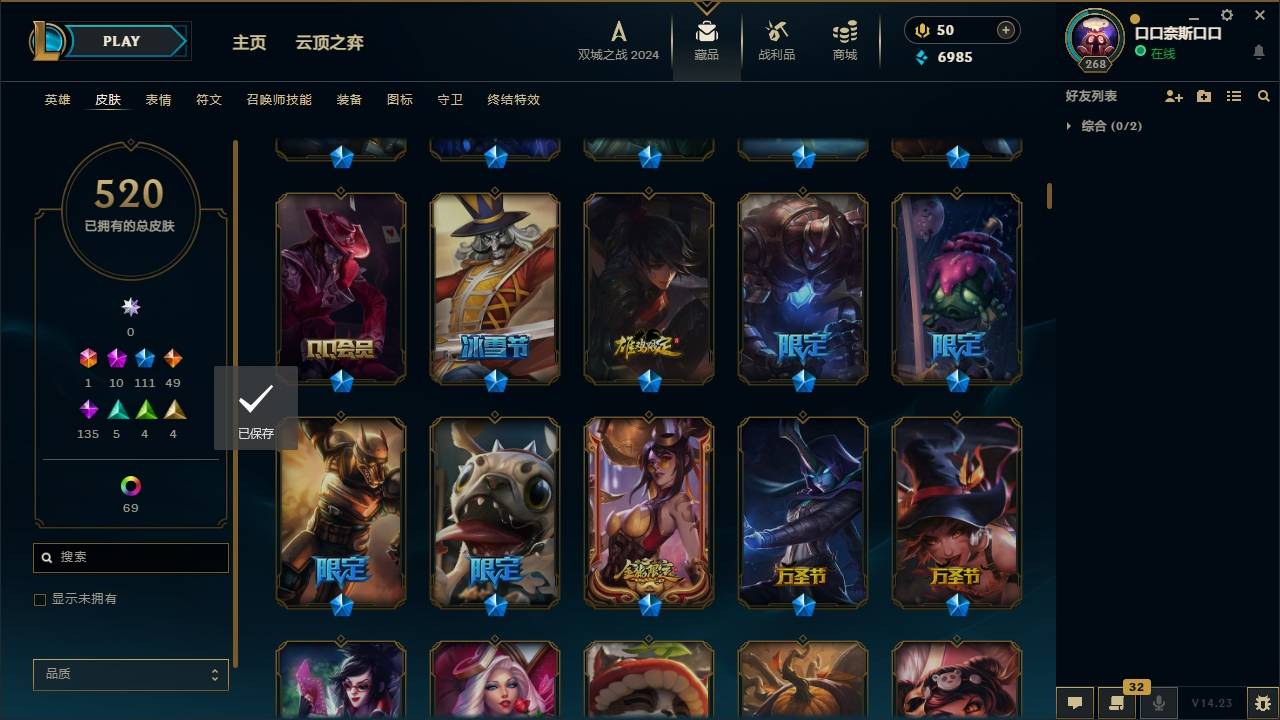
Task: Go to the 云顶之弈 menu item
Action: tap(331, 43)
